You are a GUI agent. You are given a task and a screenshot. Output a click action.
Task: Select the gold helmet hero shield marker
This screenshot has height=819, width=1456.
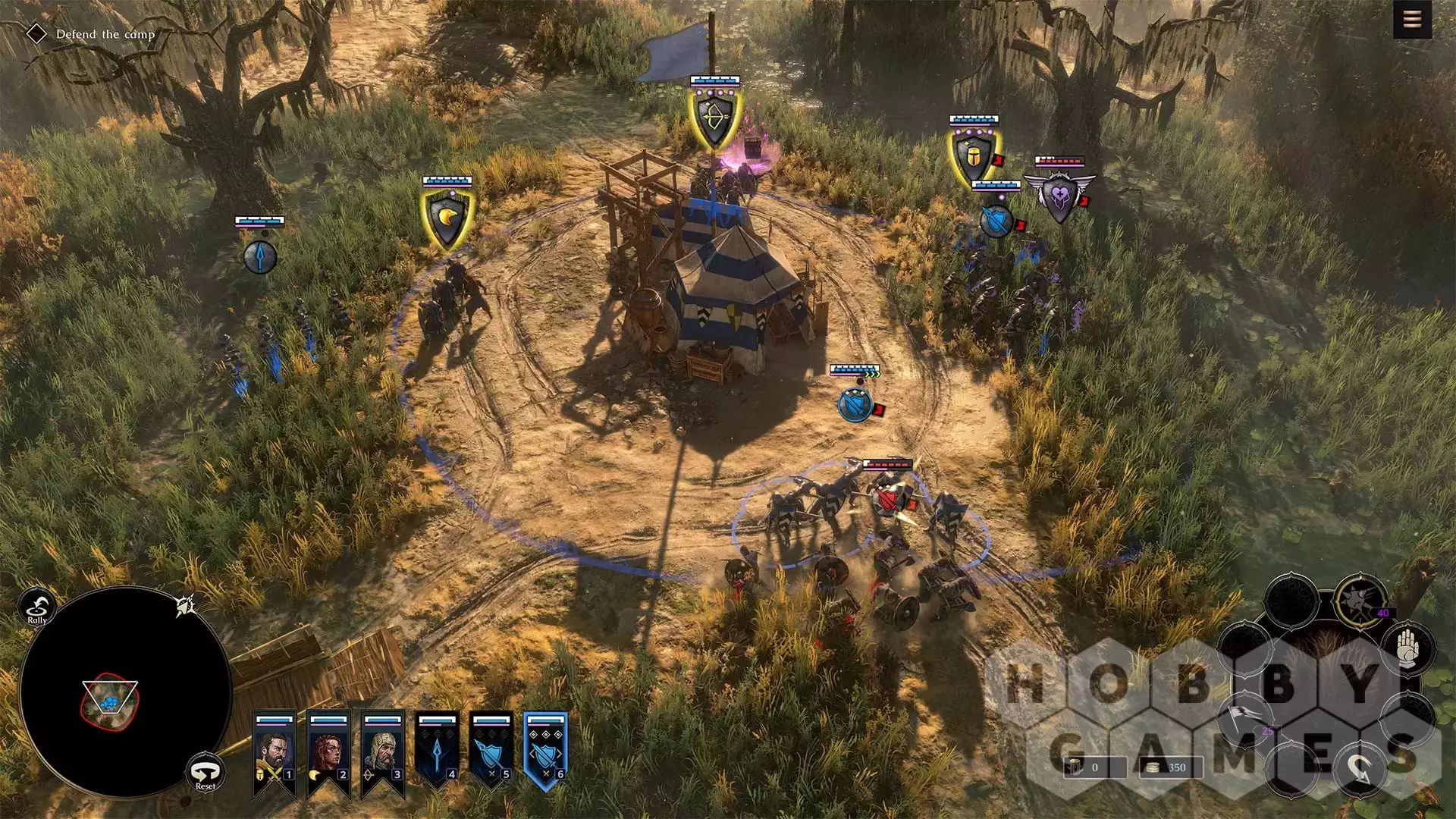pos(973,157)
